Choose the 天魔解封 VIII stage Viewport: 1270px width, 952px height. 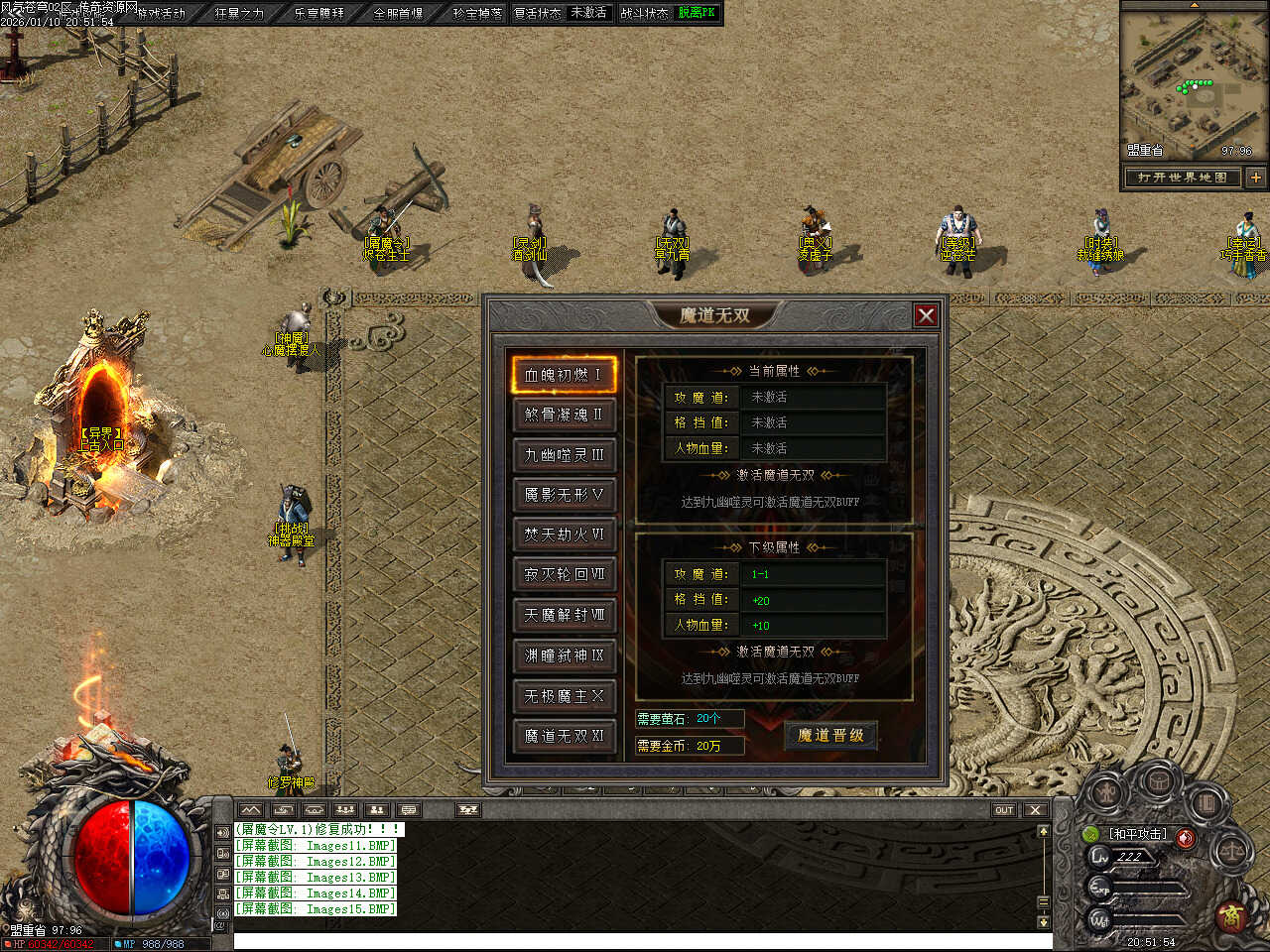[564, 615]
